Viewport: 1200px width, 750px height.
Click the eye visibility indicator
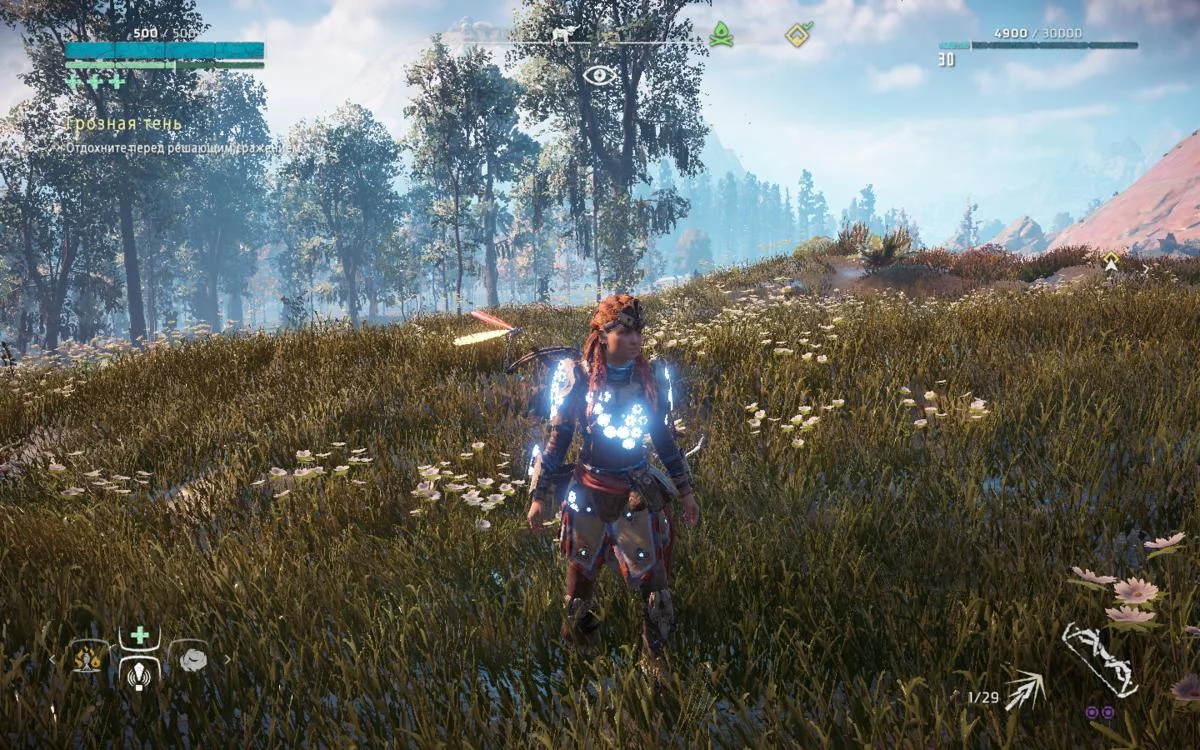599,74
